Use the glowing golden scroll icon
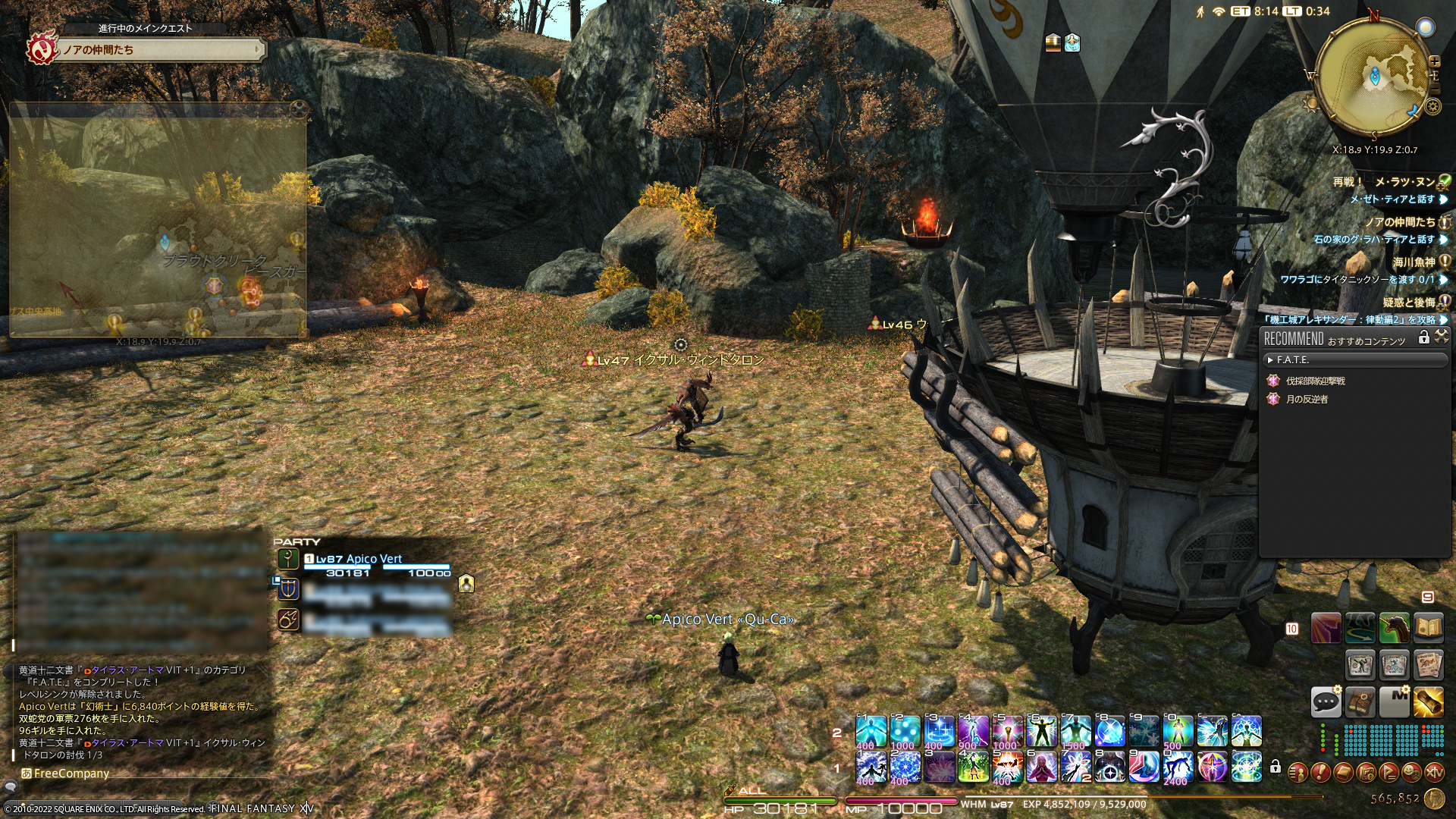This screenshot has width=1456, height=819. coord(1428,702)
